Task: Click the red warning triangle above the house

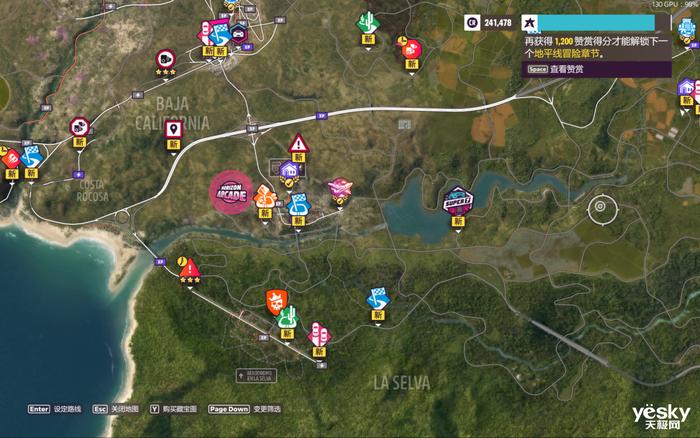Action: point(297,144)
